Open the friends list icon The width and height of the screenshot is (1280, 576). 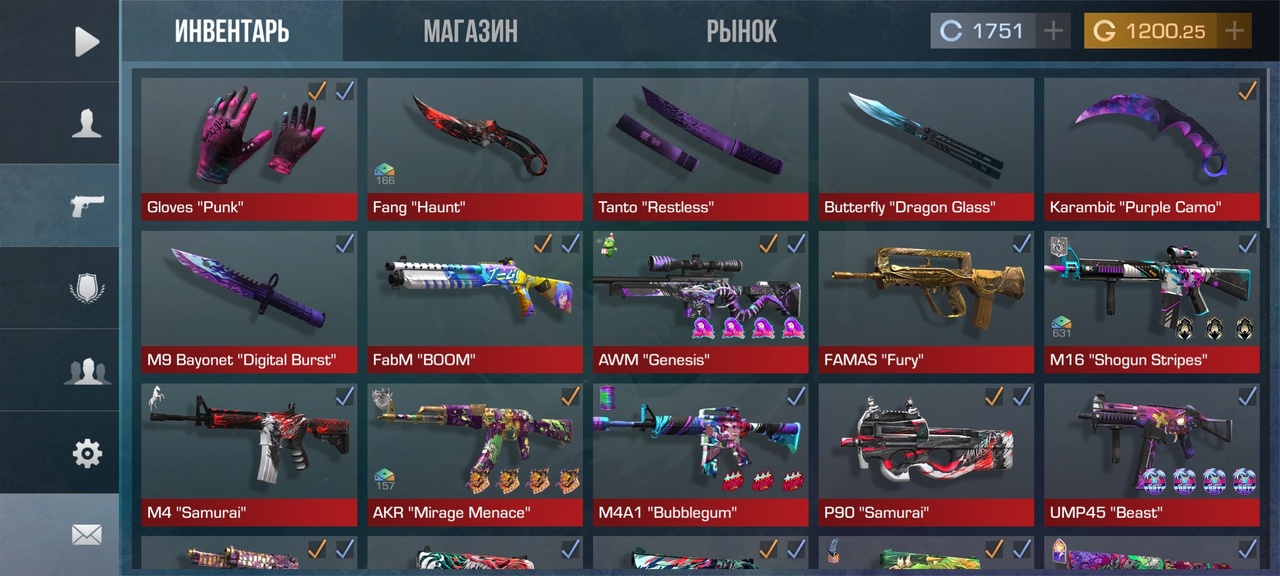pyautogui.click(x=87, y=371)
